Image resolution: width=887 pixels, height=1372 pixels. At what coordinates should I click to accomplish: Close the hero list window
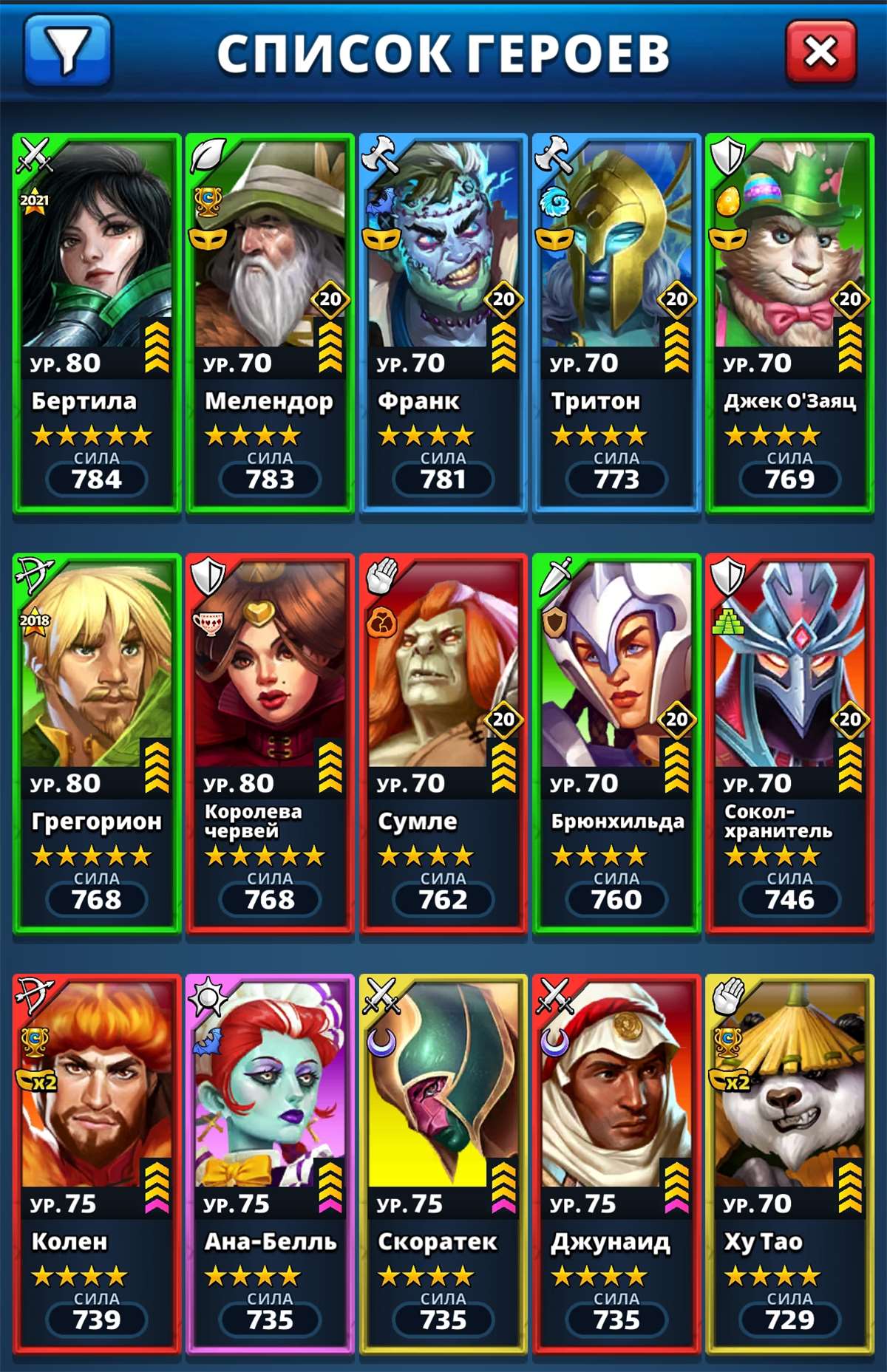point(820,52)
